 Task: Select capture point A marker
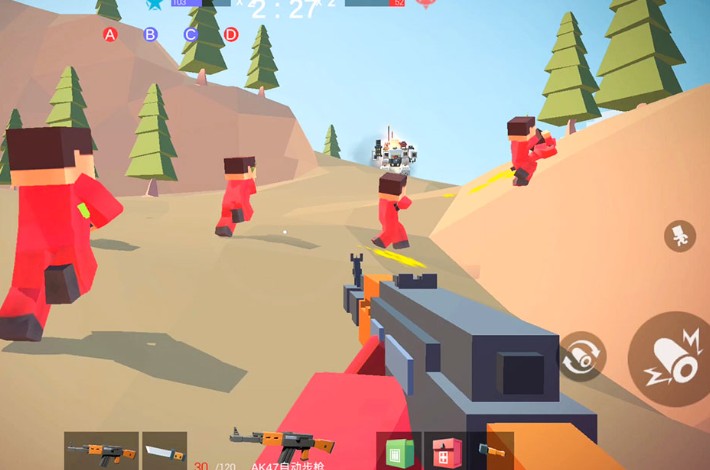[x=110, y=35]
